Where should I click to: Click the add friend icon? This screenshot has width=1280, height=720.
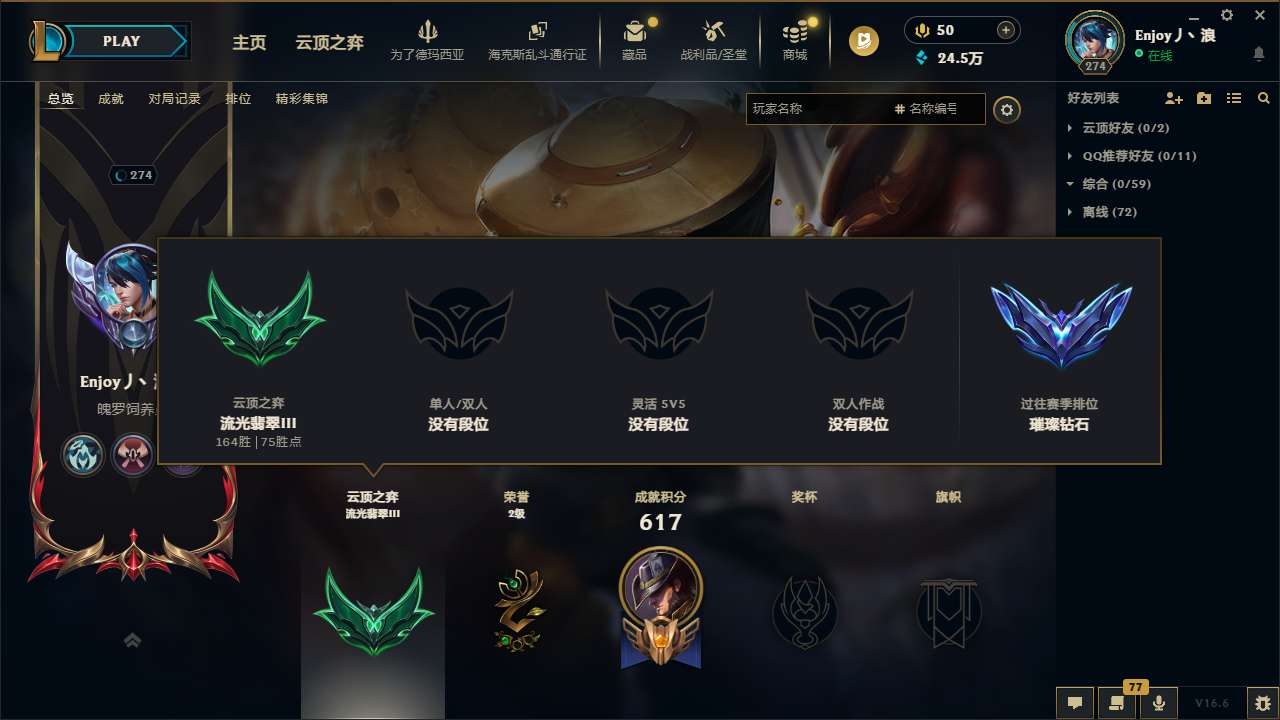click(1171, 98)
